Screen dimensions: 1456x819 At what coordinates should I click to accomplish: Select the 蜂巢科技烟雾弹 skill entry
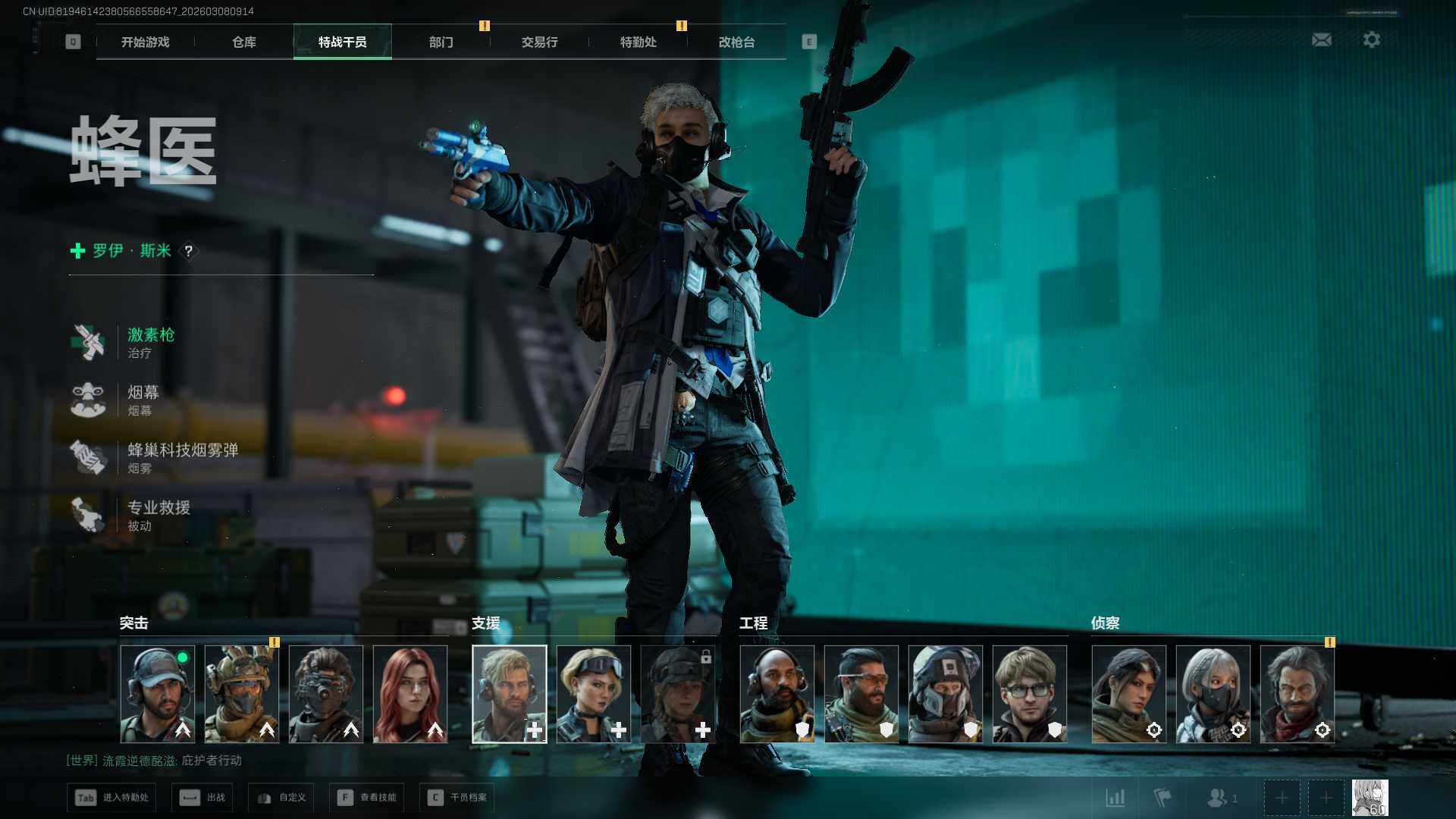182,457
